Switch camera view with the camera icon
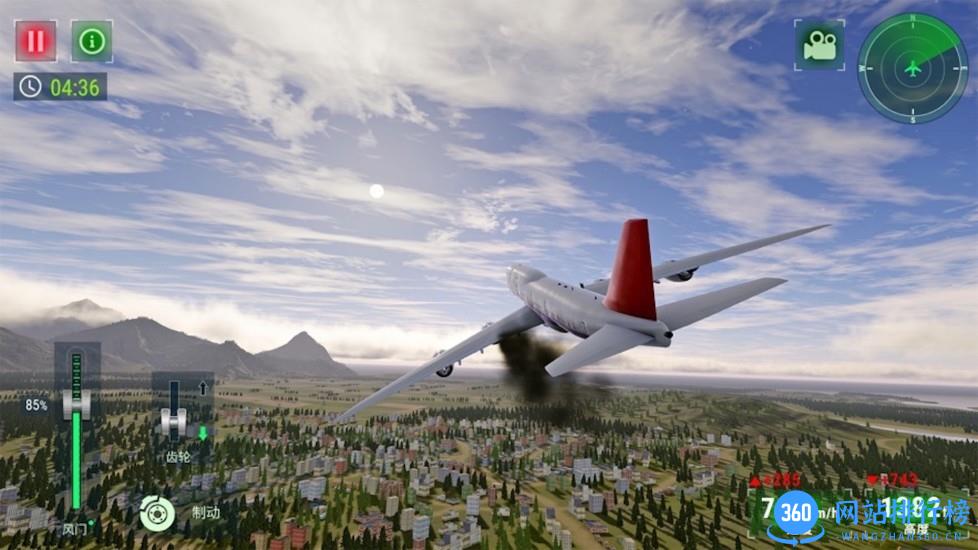Image resolution: width=978 pixels, height=550 pixels. pos(819,45)
